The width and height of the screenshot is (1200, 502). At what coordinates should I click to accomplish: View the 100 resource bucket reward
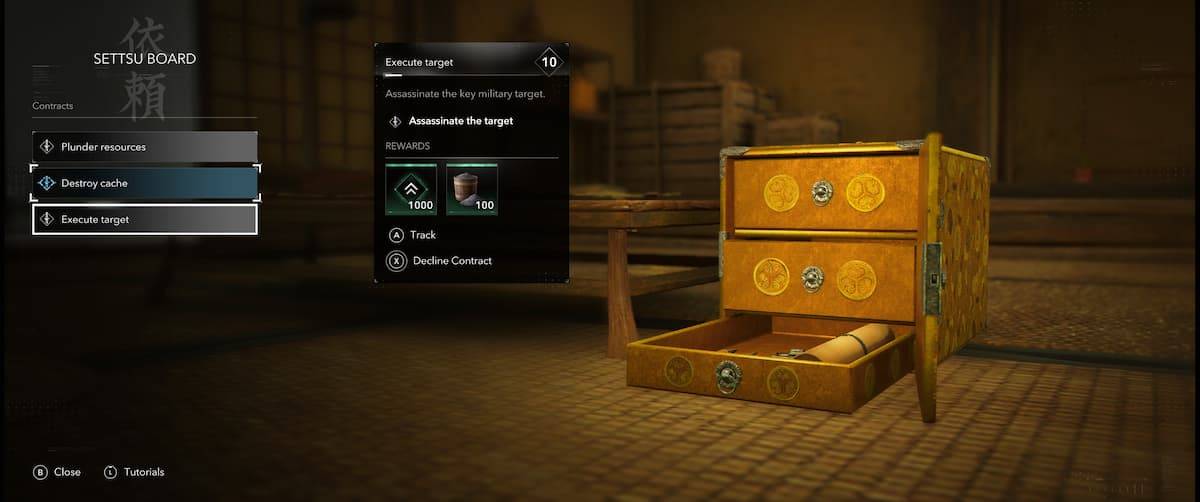coord(472,190)
